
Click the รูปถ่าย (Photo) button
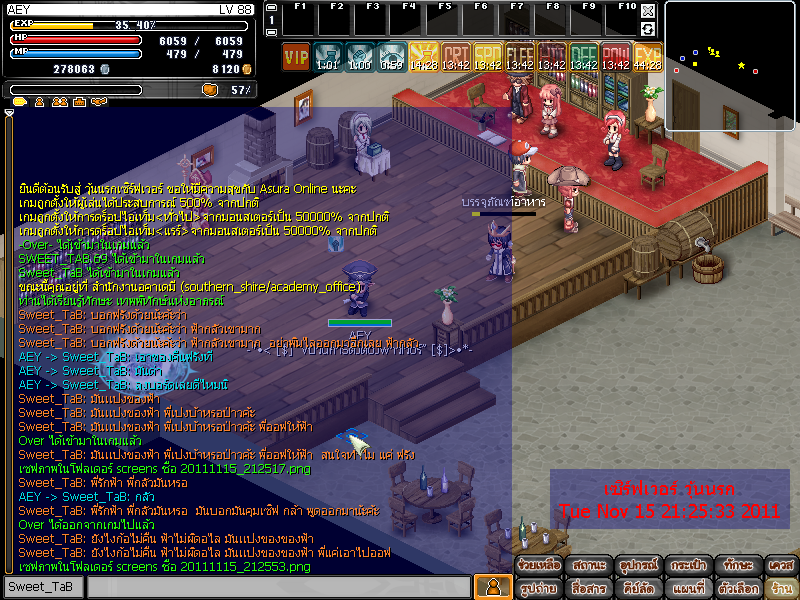pos(538,588)
